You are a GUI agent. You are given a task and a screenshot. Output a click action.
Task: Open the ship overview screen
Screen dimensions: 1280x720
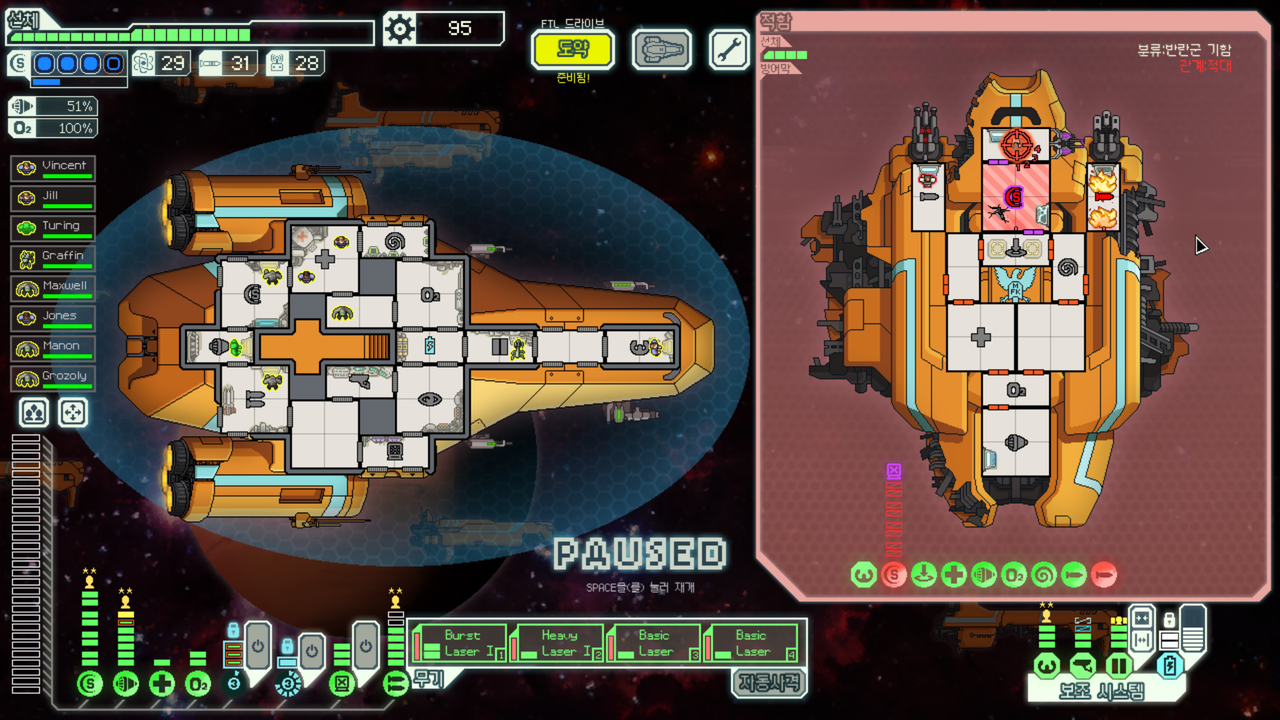click(662, 49)
